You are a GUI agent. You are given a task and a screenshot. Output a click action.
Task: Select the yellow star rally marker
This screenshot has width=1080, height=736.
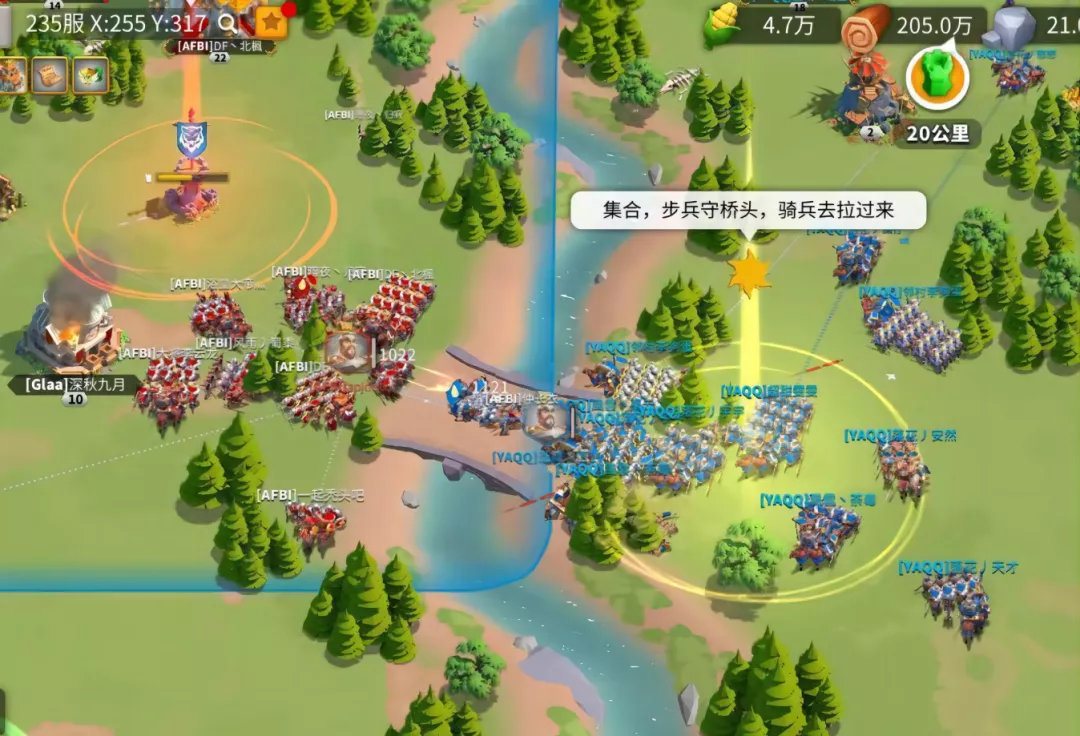point(749,273)
